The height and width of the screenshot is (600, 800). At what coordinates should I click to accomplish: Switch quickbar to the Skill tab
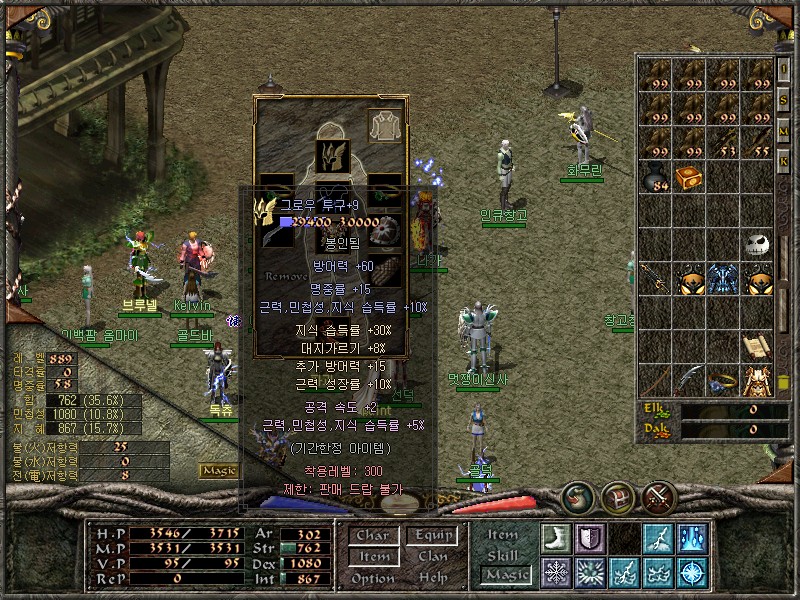(x=502, y=555)
